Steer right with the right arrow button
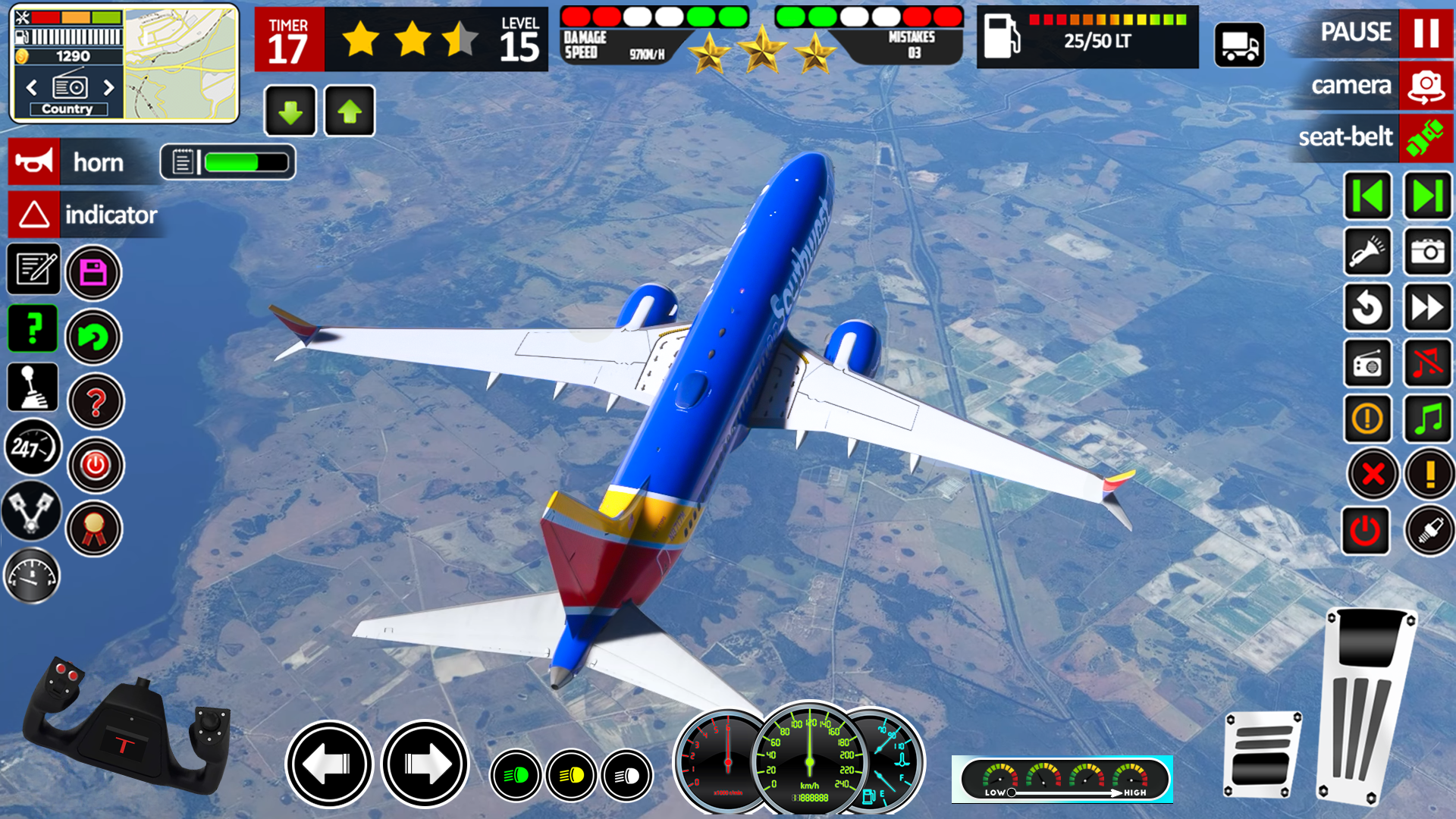This screenshot has height=819, width=1456. point(425,764)
